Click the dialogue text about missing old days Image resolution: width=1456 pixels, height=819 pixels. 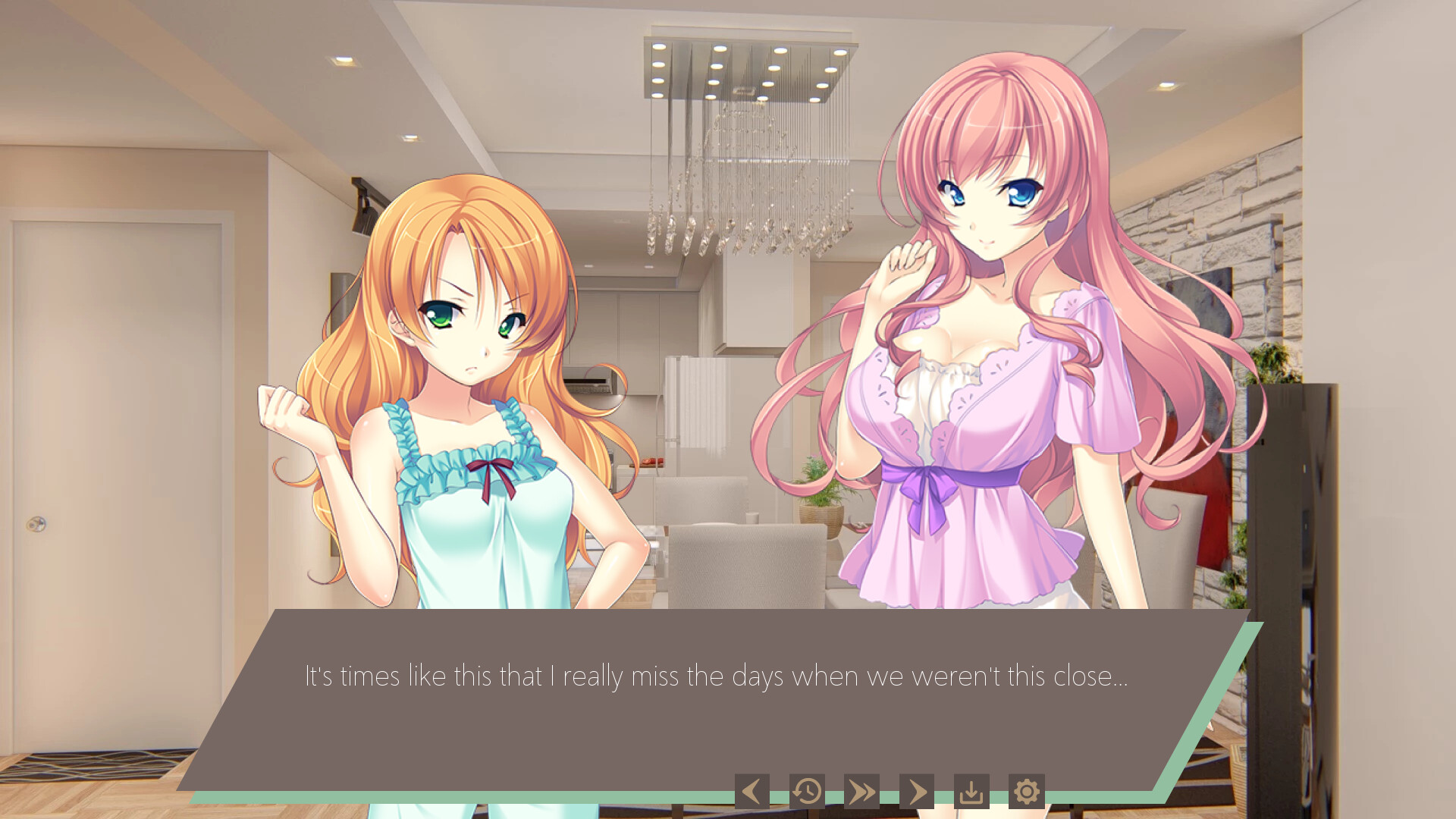[x=717, y=676]
